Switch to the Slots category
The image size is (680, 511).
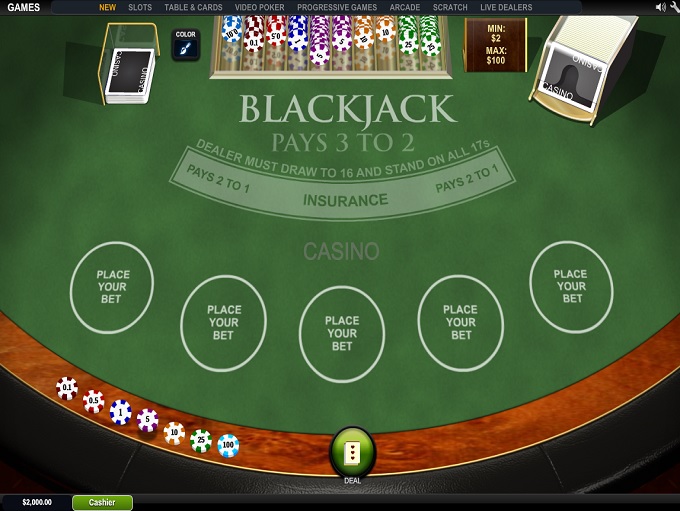(x=140, y=7)
